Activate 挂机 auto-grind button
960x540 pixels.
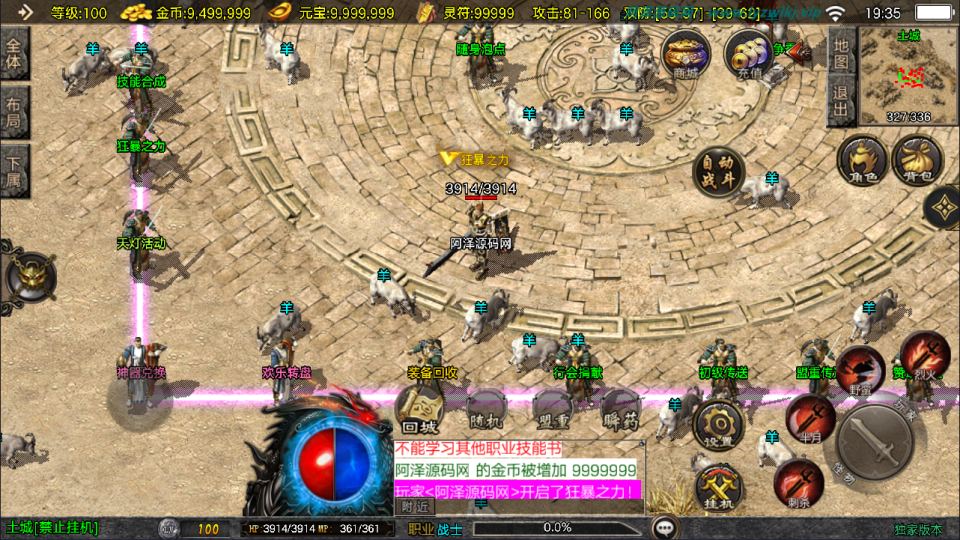pyautogui.click(x=718, y=487)
